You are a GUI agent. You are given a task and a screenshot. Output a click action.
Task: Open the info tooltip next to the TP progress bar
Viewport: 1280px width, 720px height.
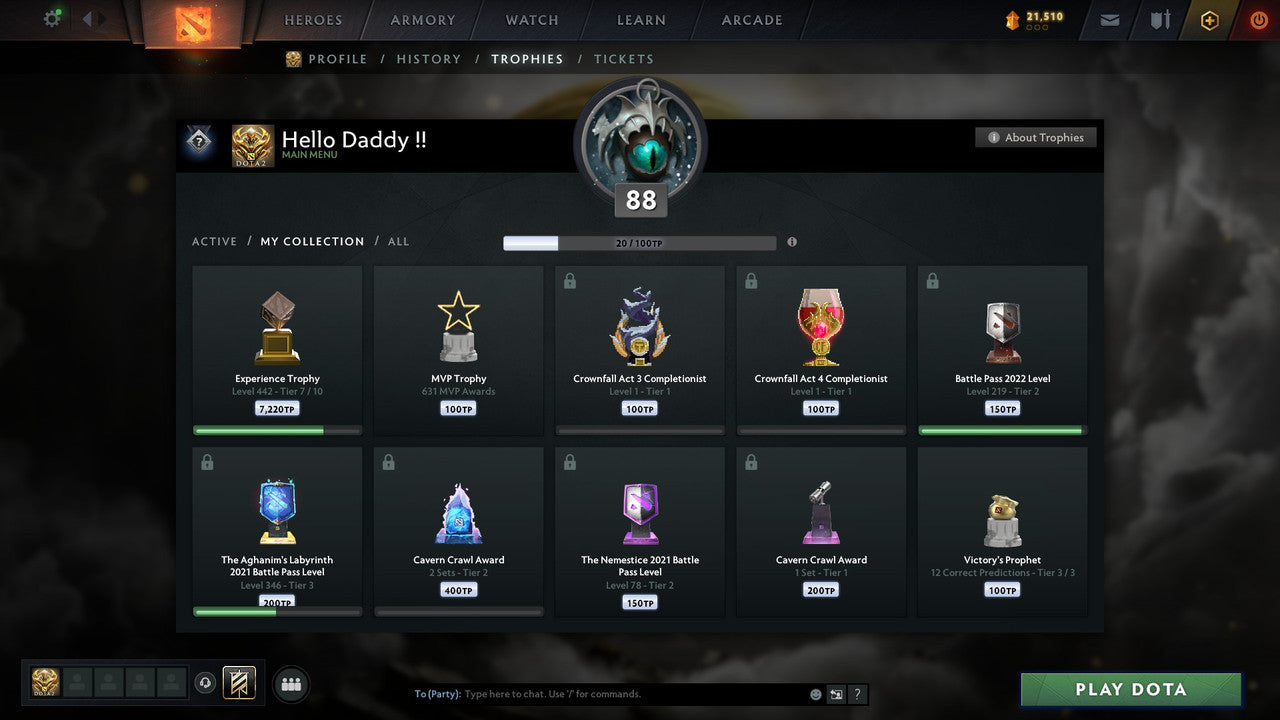[791, 242]
